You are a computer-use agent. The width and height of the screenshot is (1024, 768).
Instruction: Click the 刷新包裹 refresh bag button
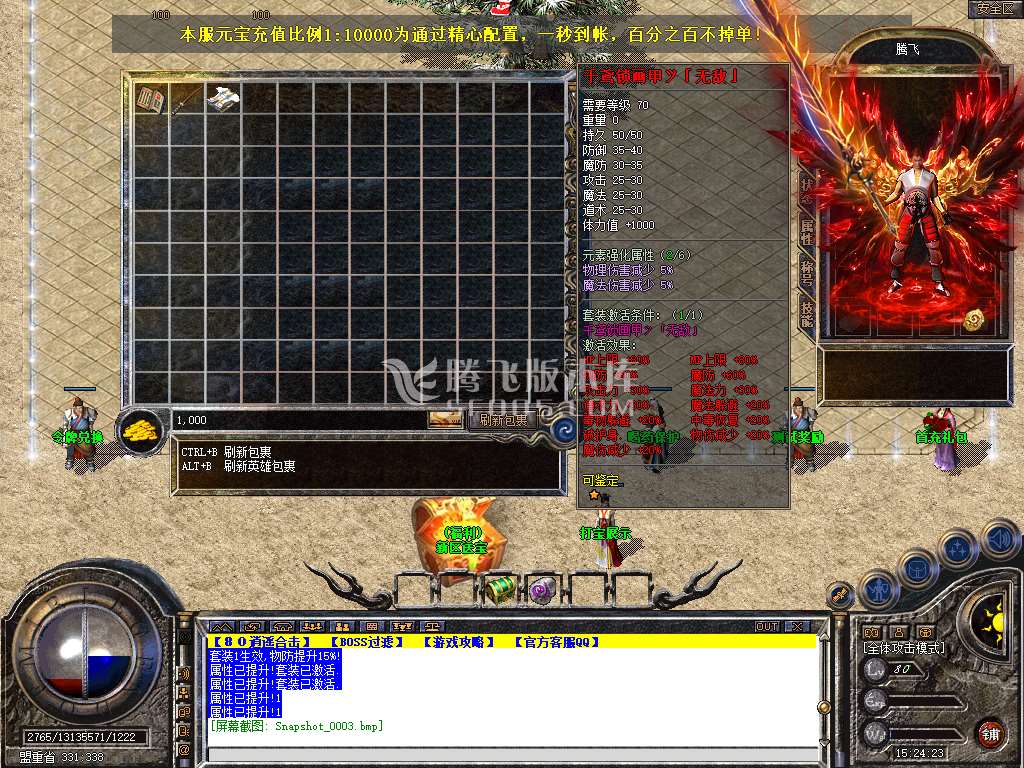point(501,420)
